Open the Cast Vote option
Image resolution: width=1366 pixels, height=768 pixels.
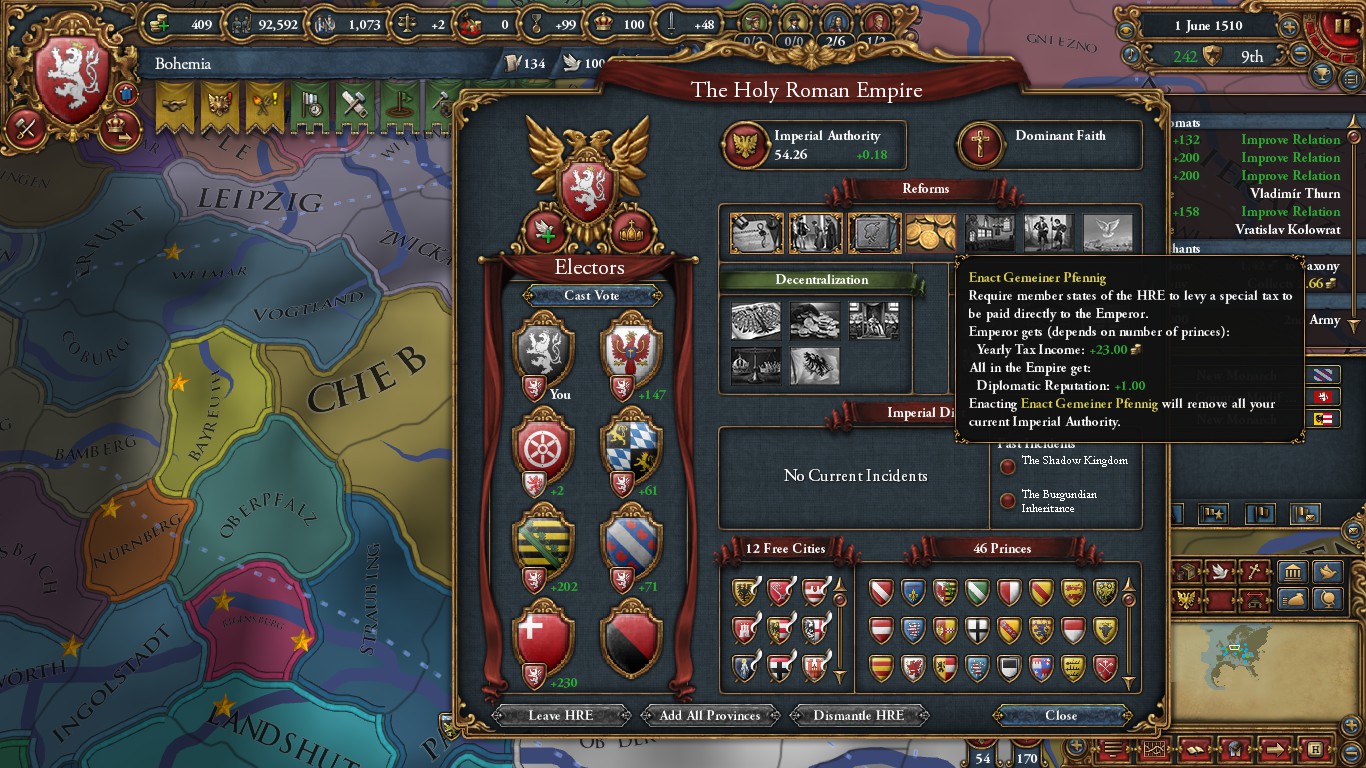point(591,295)
